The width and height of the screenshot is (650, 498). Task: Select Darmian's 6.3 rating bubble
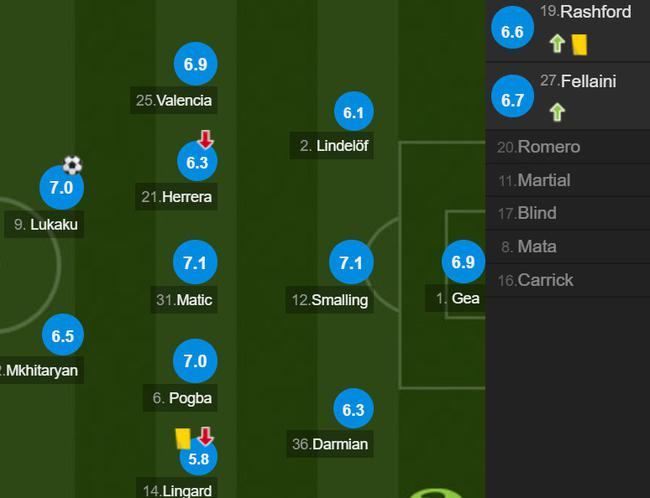point(352,409)
